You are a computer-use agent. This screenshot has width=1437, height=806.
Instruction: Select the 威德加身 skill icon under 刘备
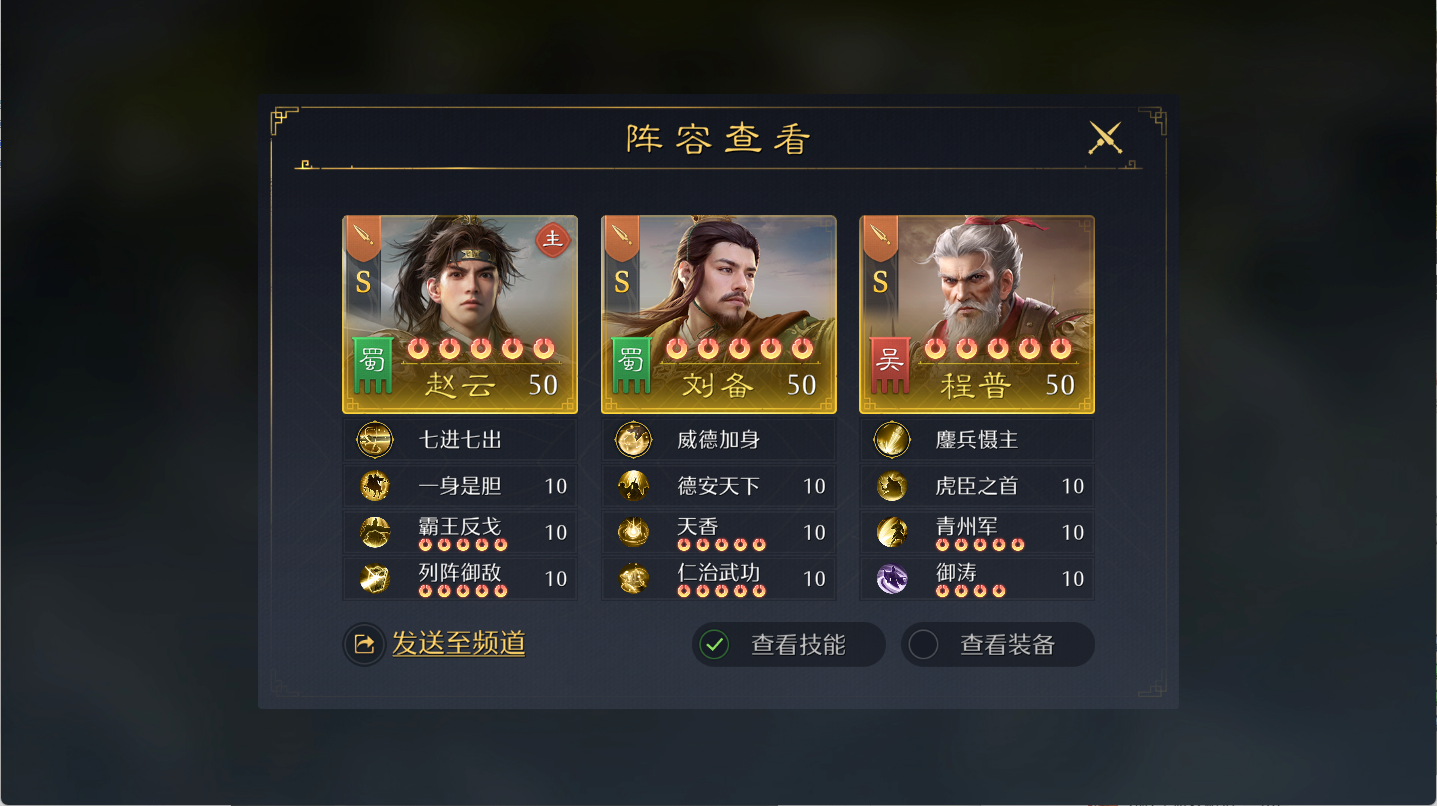tap(633, 439)
